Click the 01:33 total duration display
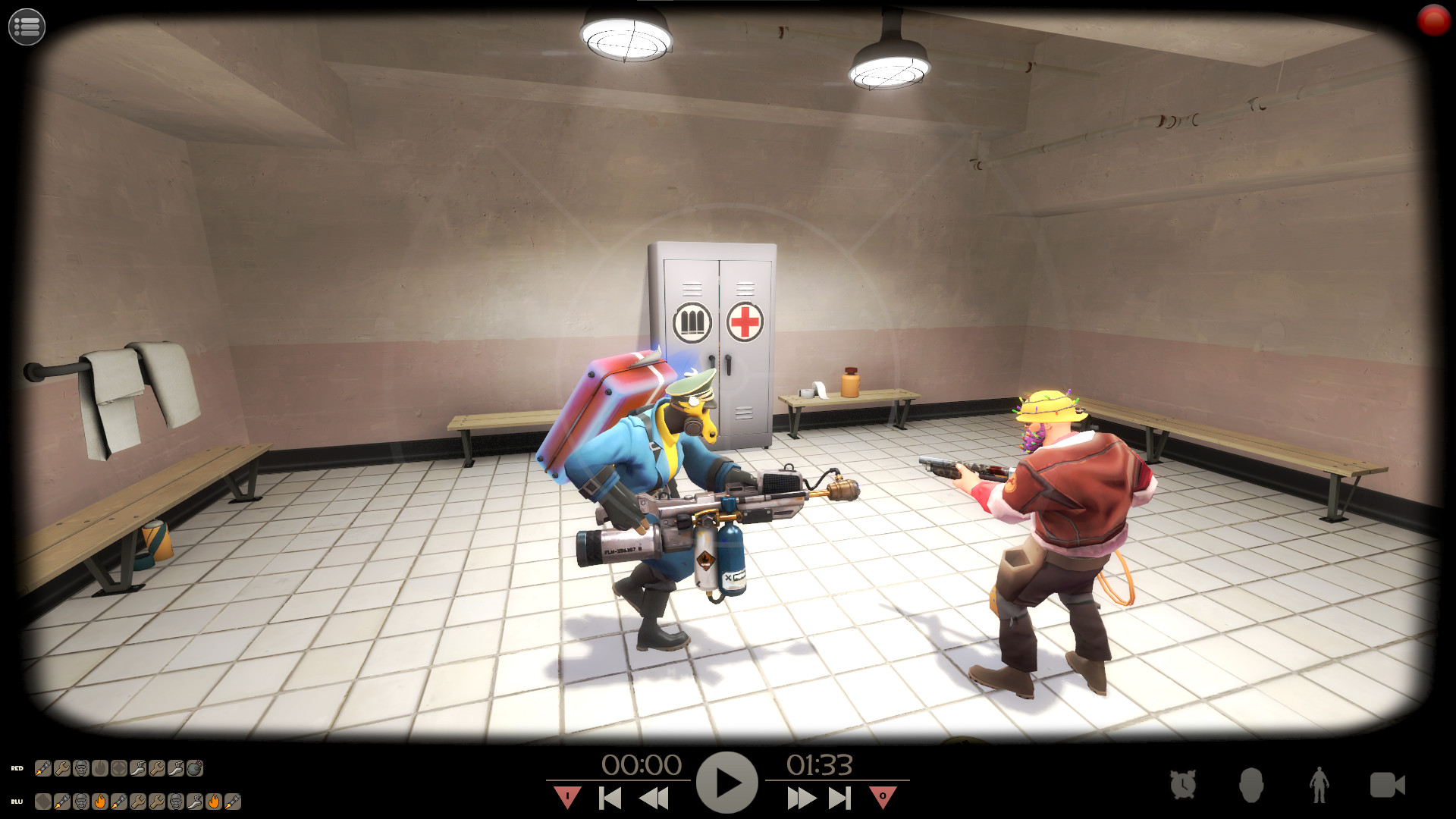Viewport: 1456px width, 819px height. point(821,765)
